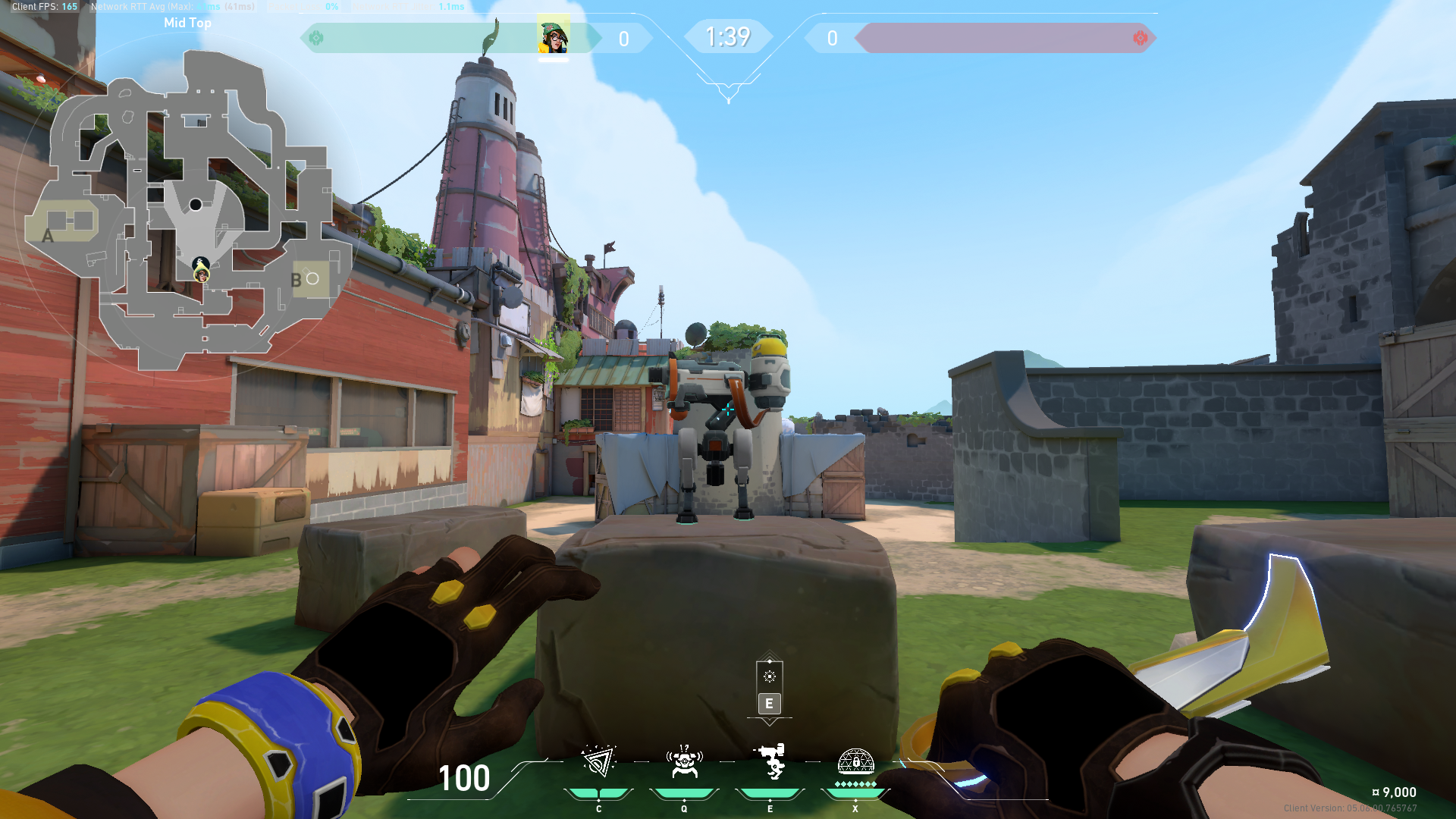Open the Mid Top location label
Image resolution: width=1456 pixels, height=819 pixels.
(187, 23)
